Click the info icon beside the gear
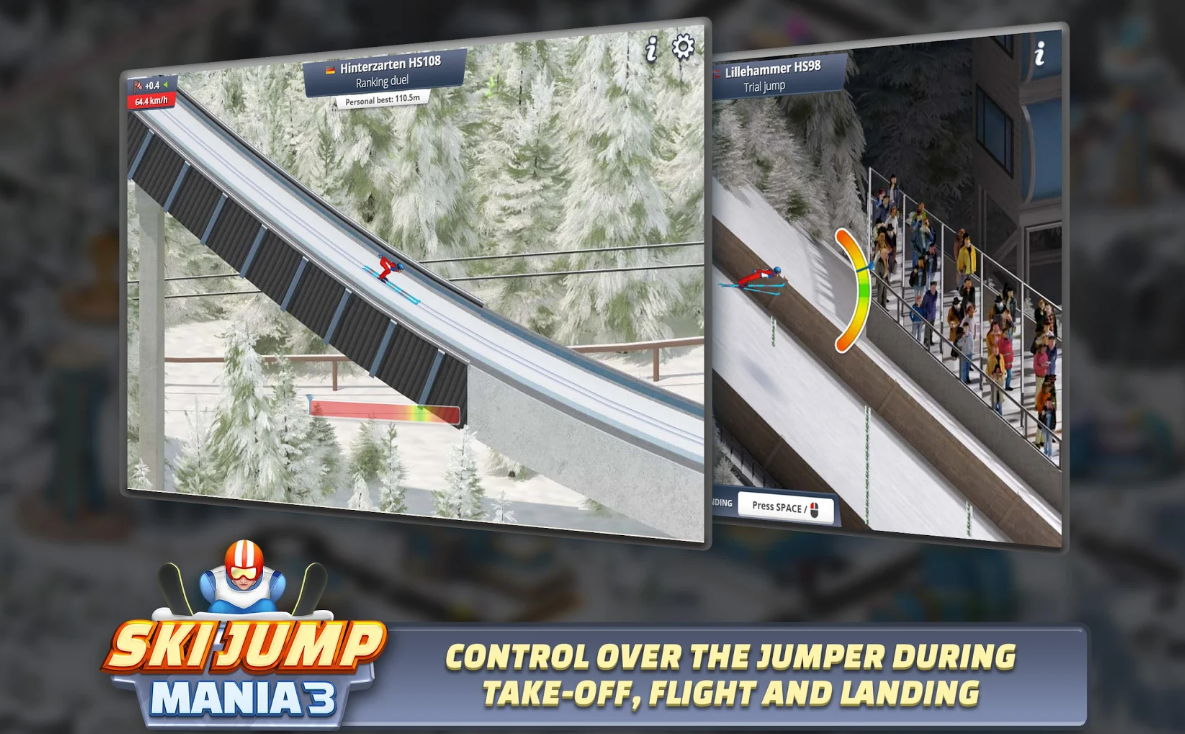The width and height of the screenshot is (1185, 734). point(652,49)
